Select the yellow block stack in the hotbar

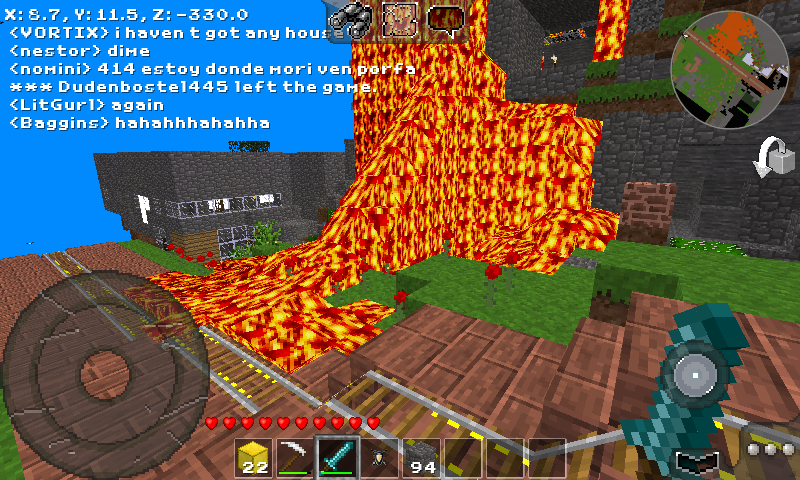pos(254,457)
